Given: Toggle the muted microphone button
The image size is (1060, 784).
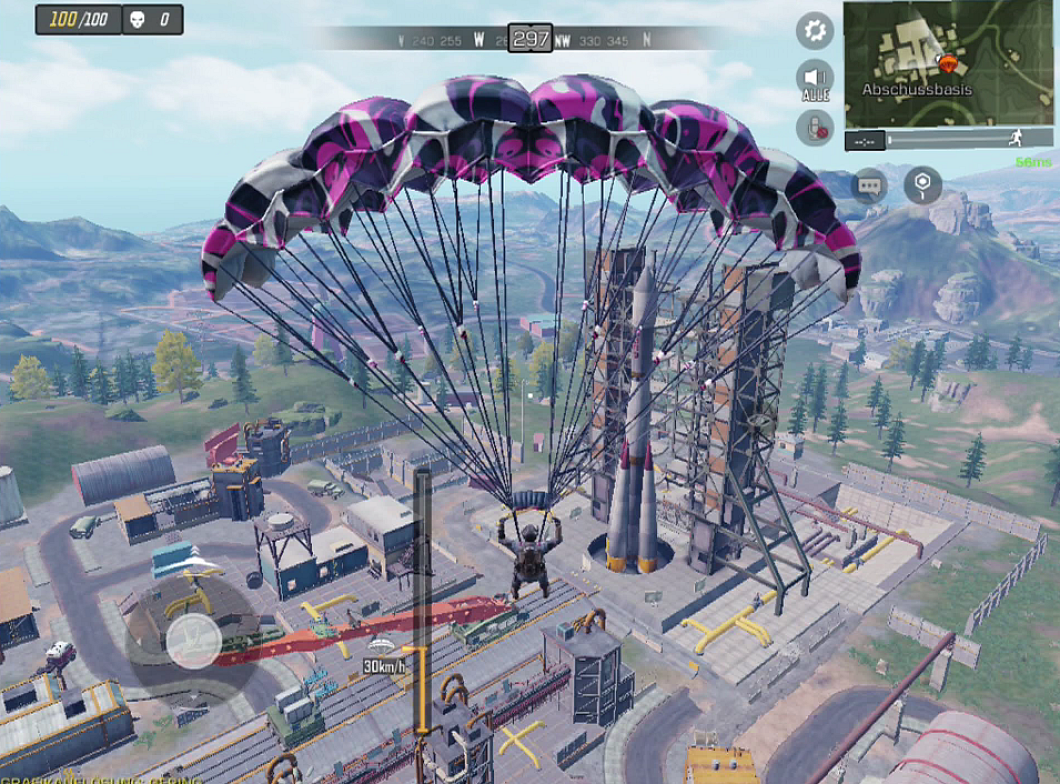Looking at the screenshot, I should coord(815,127).
